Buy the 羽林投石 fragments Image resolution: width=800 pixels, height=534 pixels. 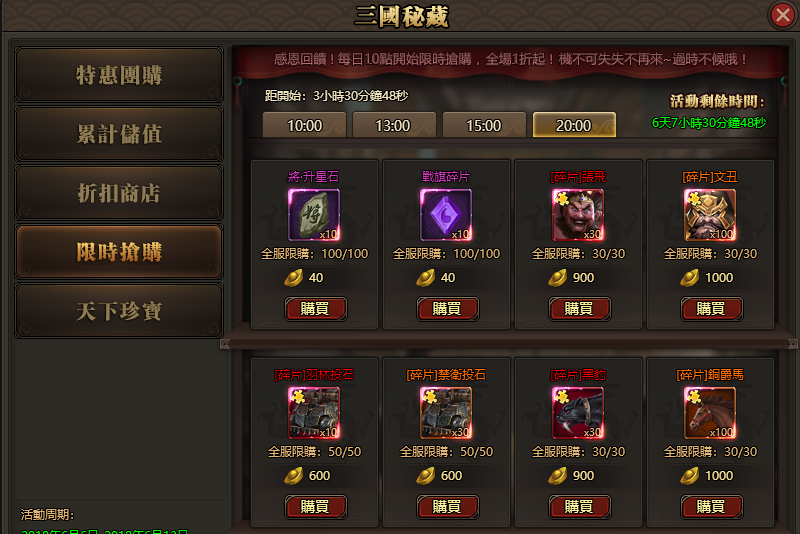click(x=315, y=506)
